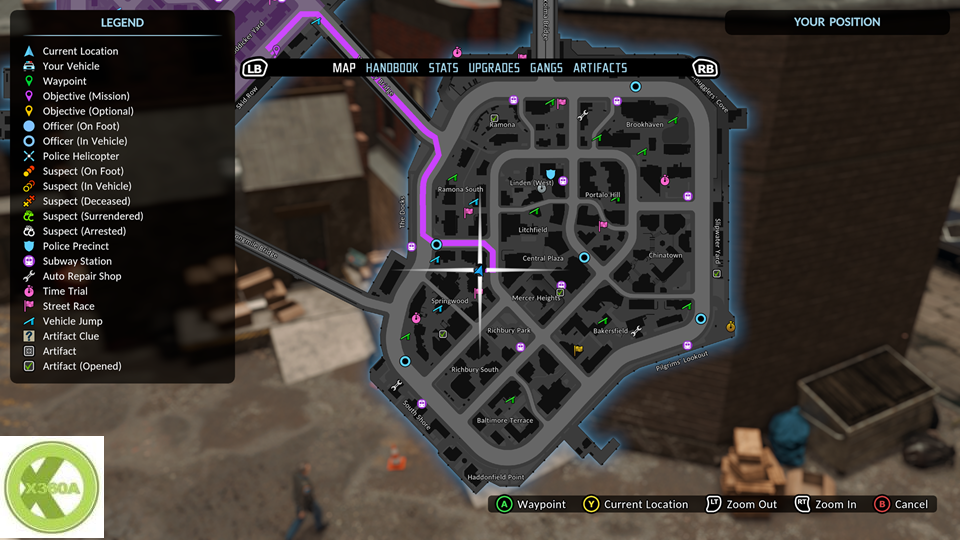Choose the Auto Repair Shop legend entry
This screenshot has width=960, height=540.
click(82, 276)
